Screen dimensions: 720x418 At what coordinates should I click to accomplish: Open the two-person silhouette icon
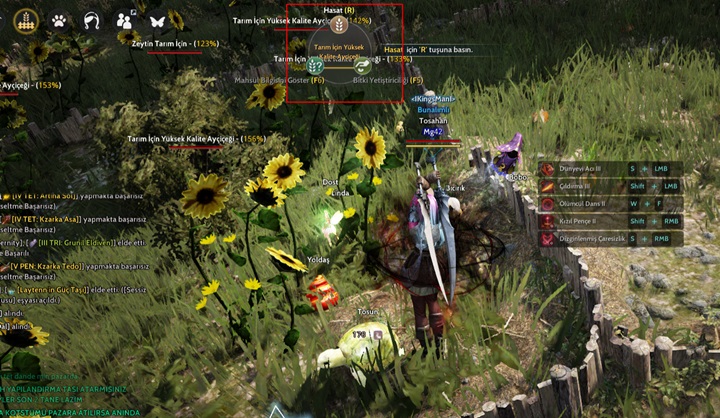tap(125, 20)
